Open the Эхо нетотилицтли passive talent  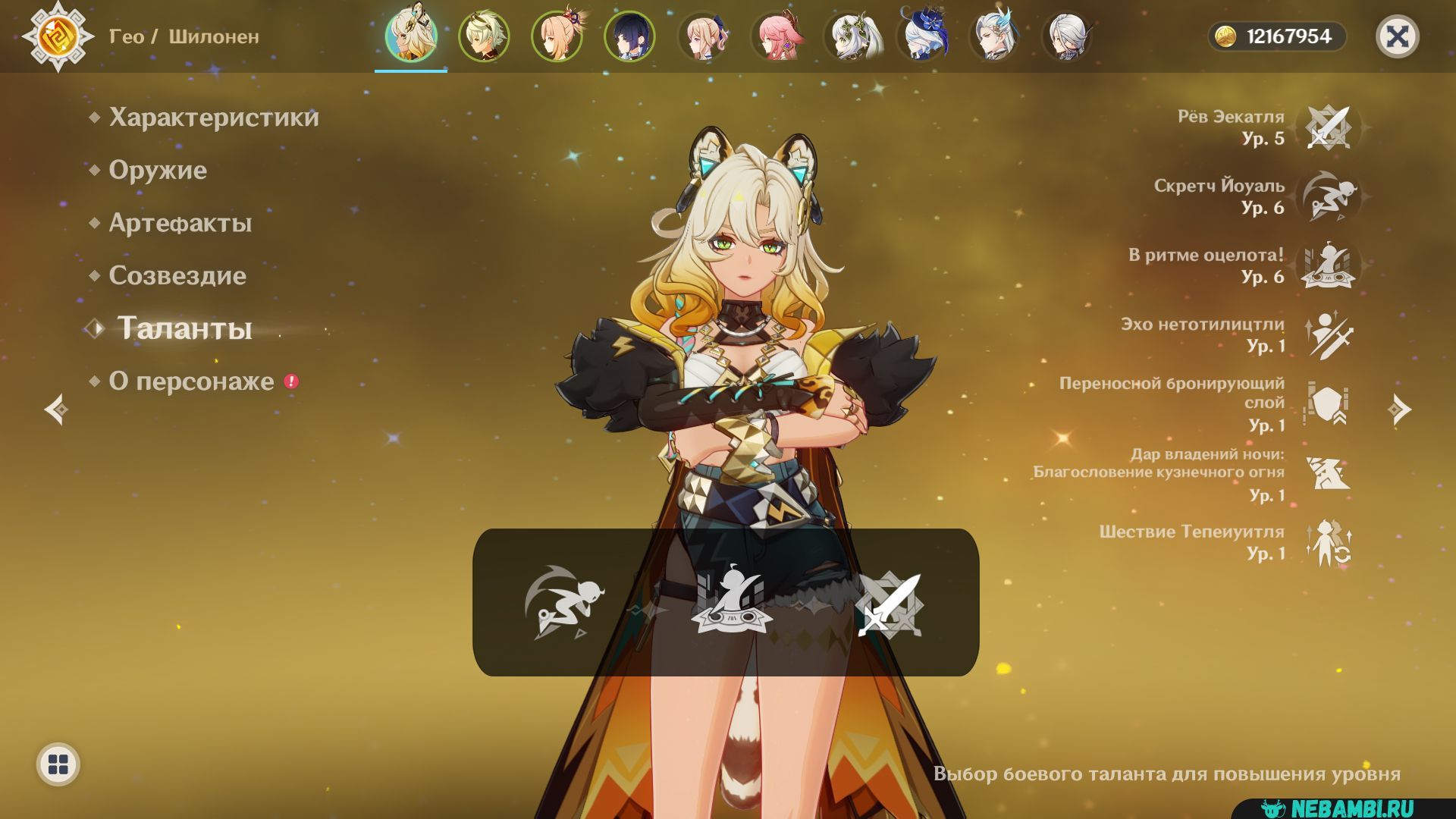1329,334
